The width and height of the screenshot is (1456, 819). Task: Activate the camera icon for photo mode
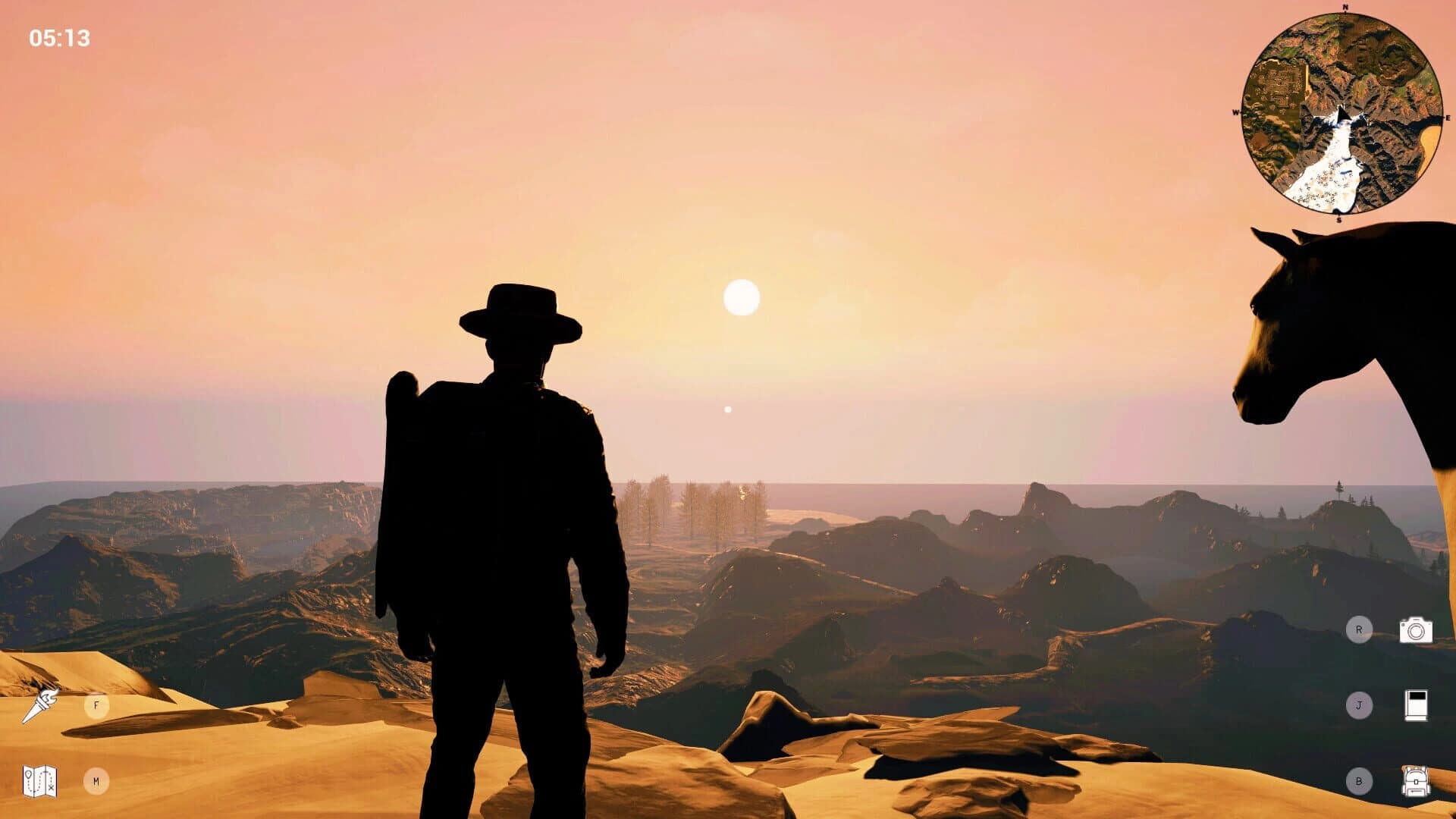[1415, 629]
